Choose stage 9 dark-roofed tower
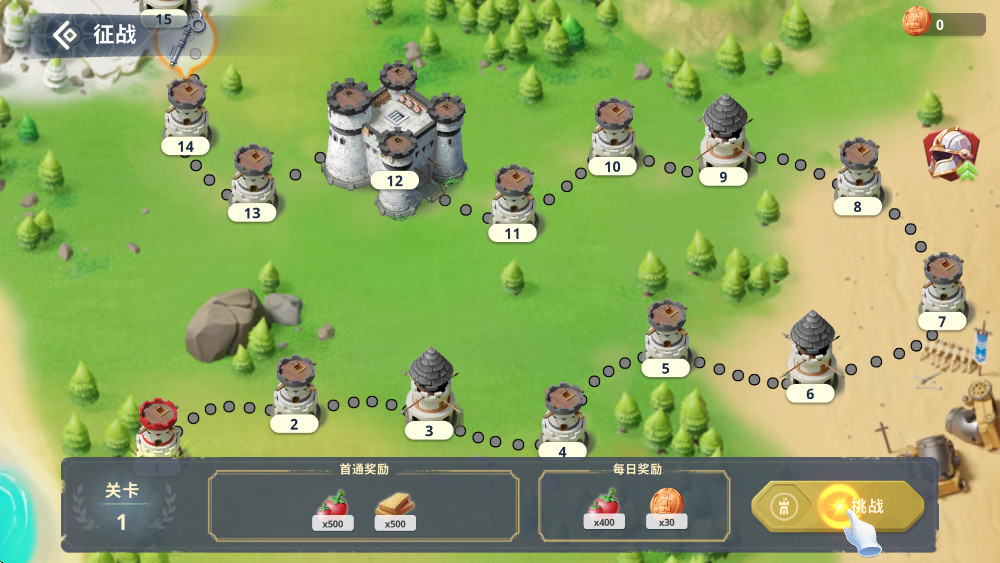This screenshot has width=1000, height=563. [725, 135]
